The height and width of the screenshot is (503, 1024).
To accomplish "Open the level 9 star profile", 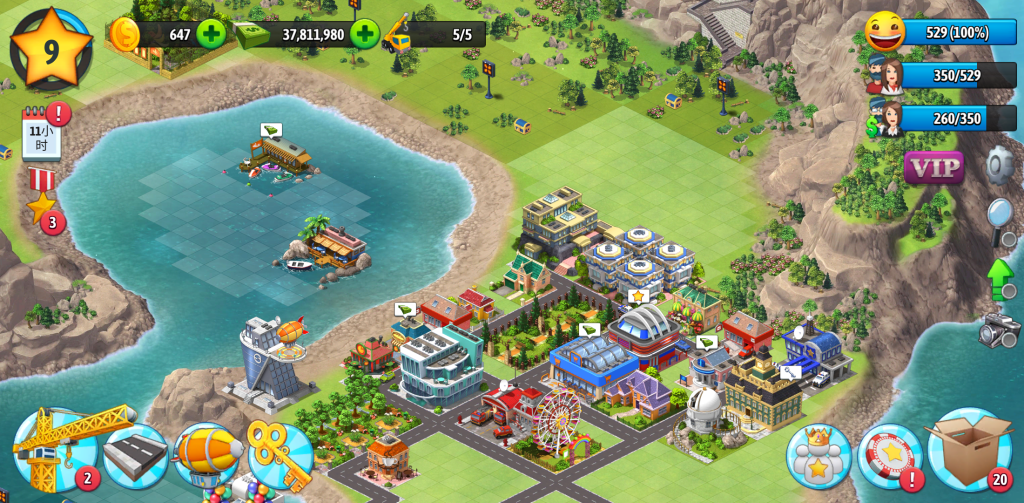I will click(x=50, y=48).
